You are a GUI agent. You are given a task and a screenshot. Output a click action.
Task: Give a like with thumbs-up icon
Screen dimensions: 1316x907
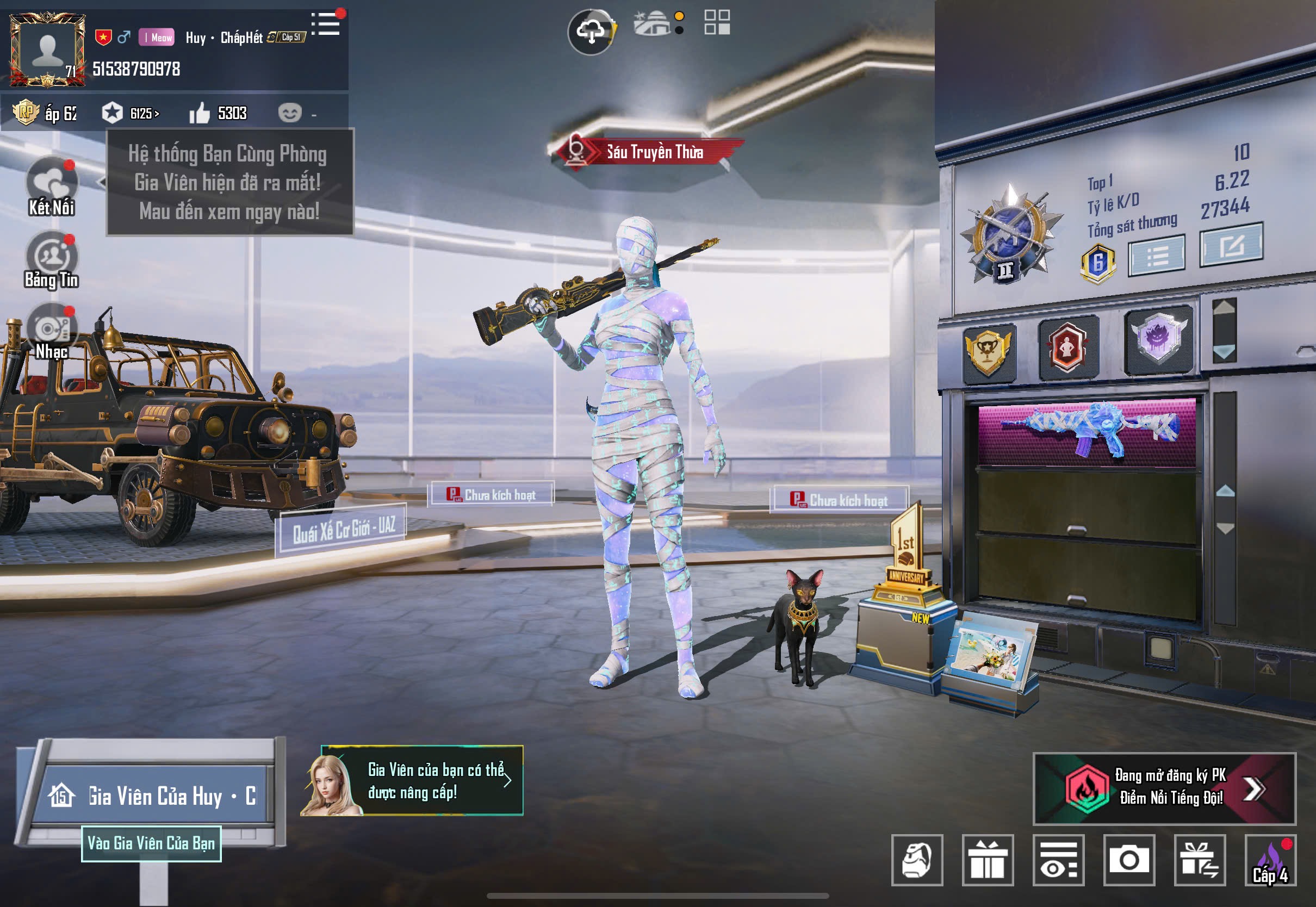pyautogui.click(x=200, y=114)
